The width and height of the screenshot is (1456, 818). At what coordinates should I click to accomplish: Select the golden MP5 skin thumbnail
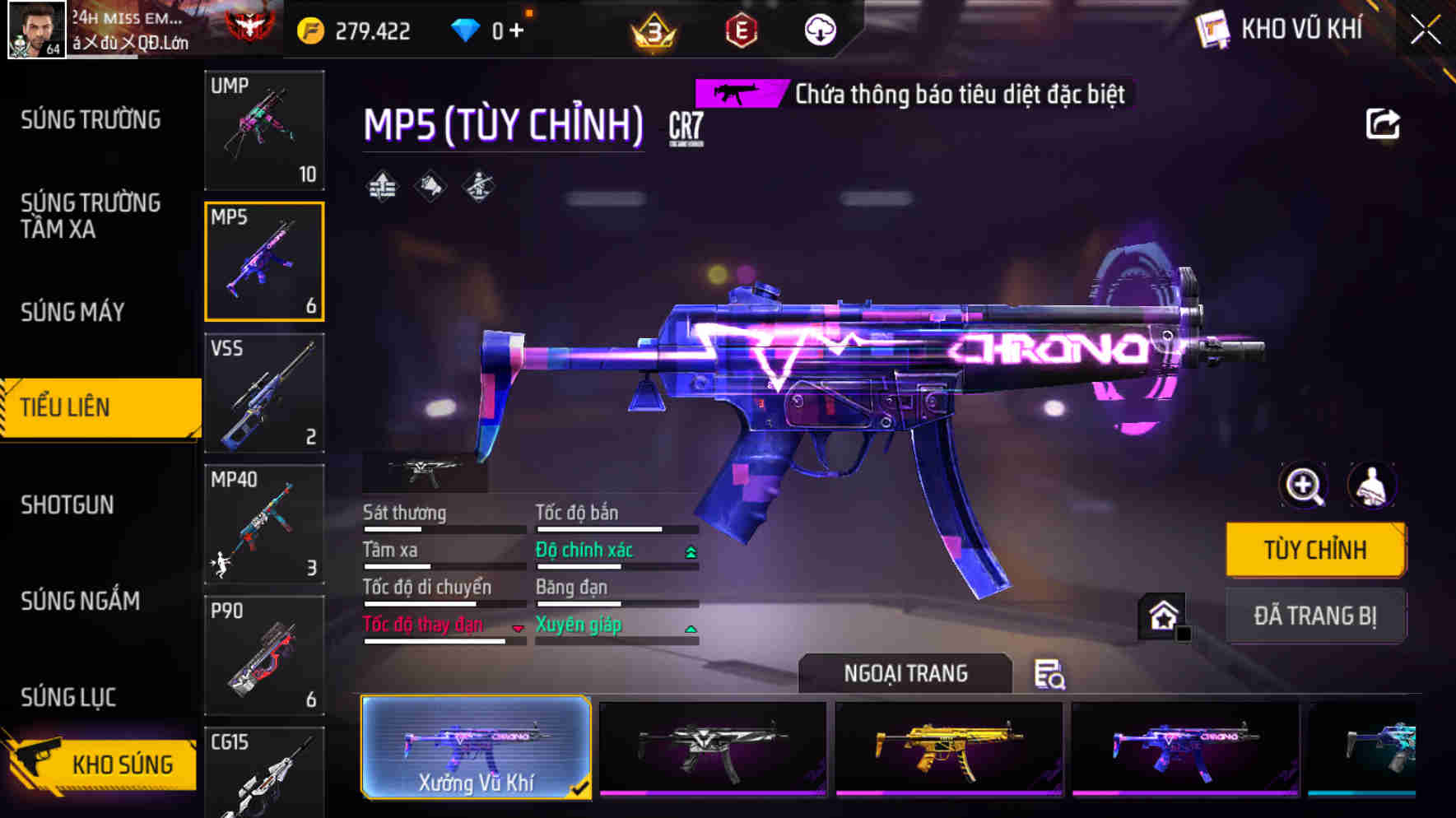948,748
